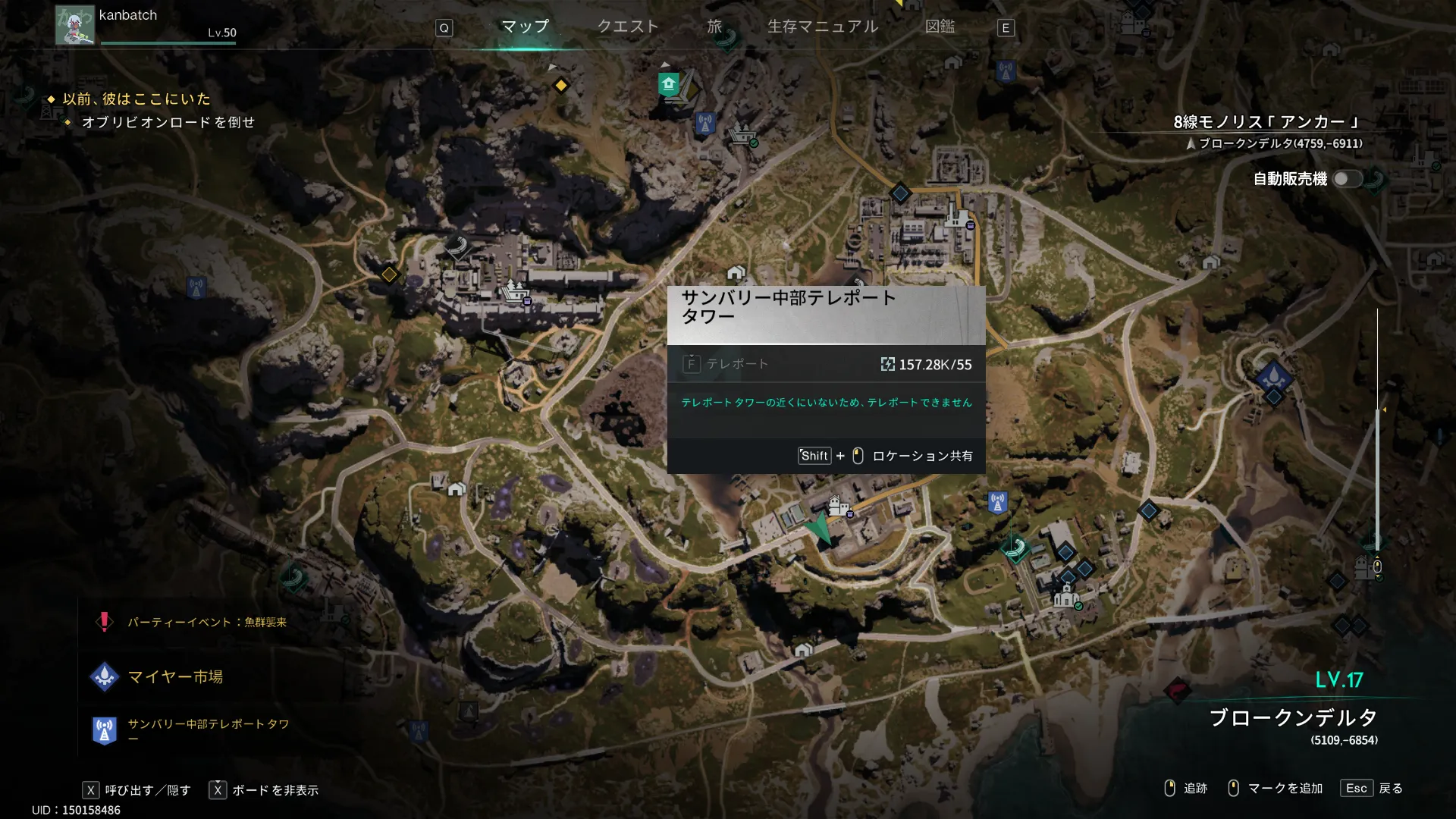
Task: Click the kanbatch player avatar
Action: pyautogui.click(x=74, y=26)
